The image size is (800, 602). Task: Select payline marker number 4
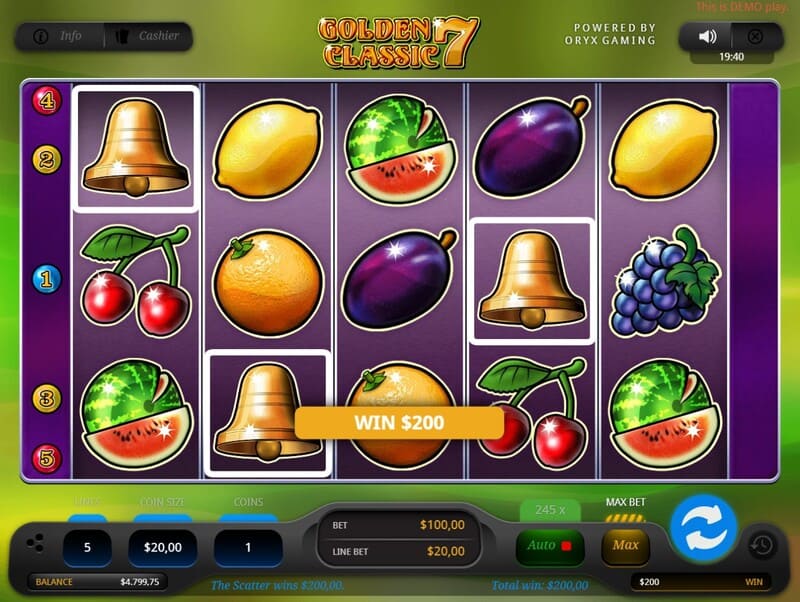pos(47,99)
